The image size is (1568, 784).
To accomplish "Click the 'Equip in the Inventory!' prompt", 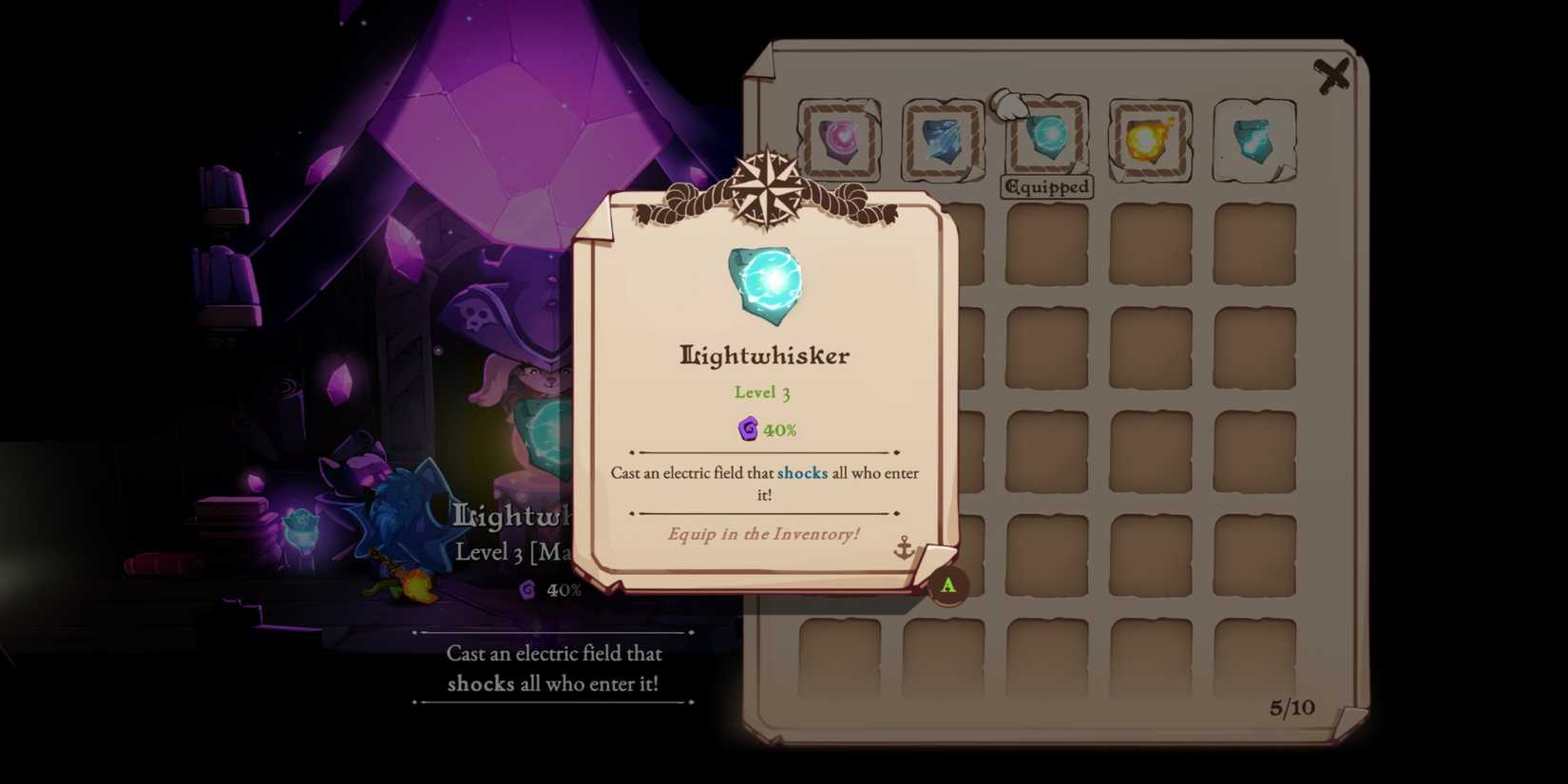I will click(x=764, y=534).
